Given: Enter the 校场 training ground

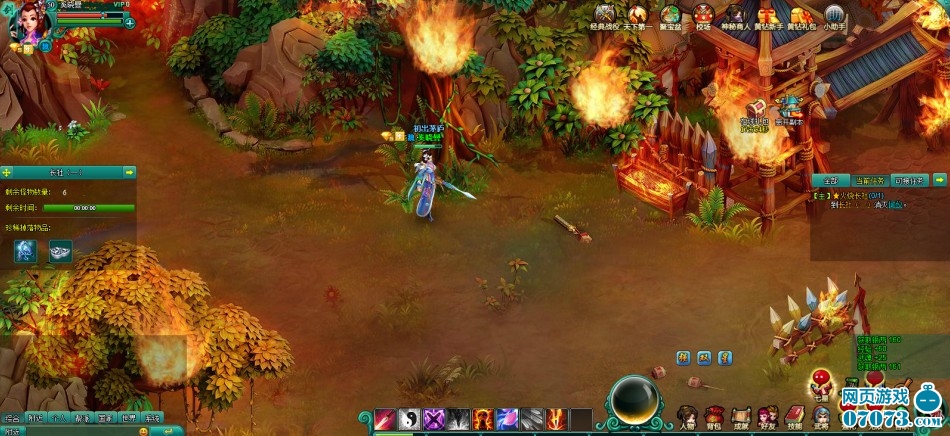Looking at the screenshot, I should click(x=703, y=15).
